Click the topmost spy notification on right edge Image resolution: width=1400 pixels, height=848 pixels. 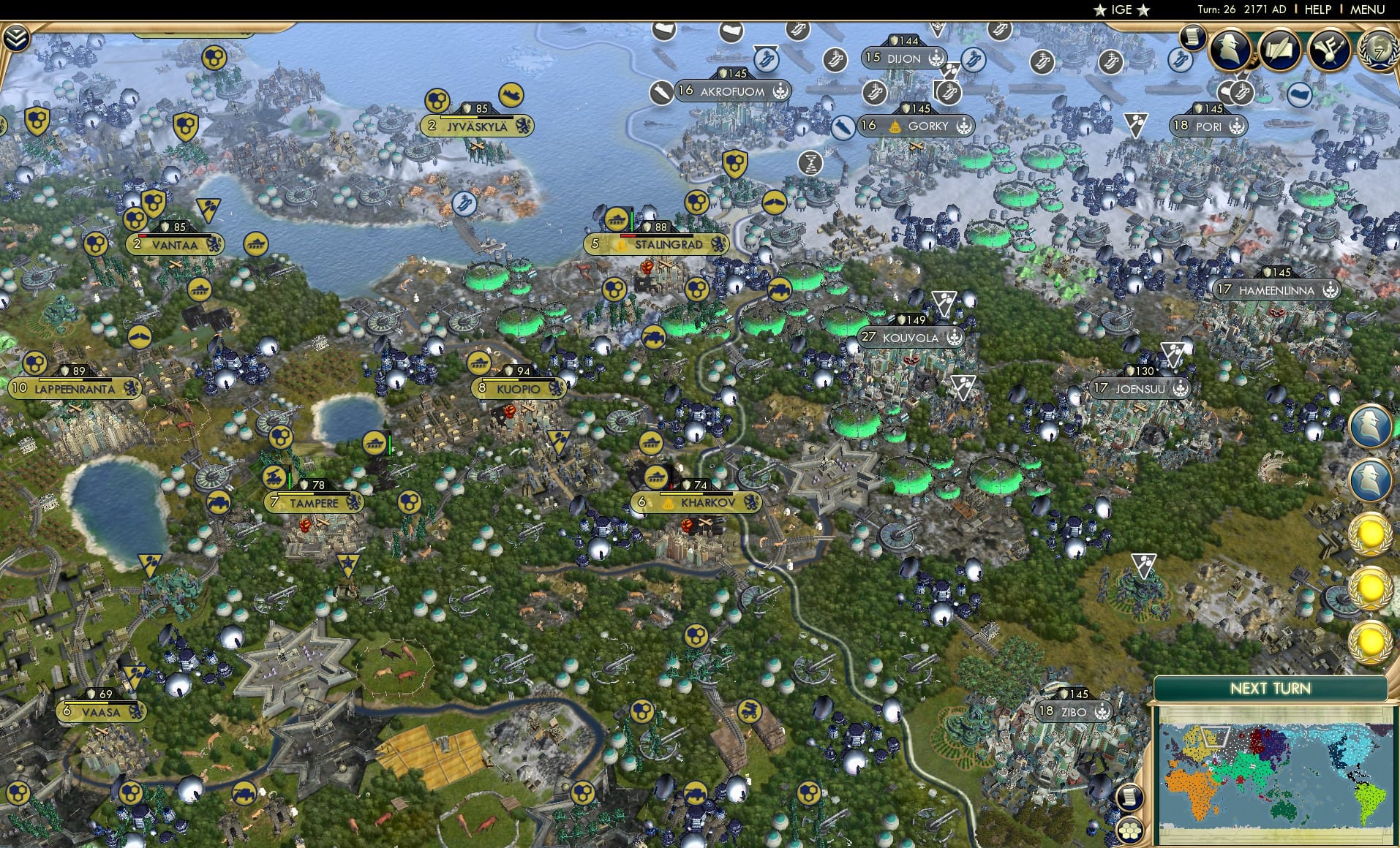1372,425
